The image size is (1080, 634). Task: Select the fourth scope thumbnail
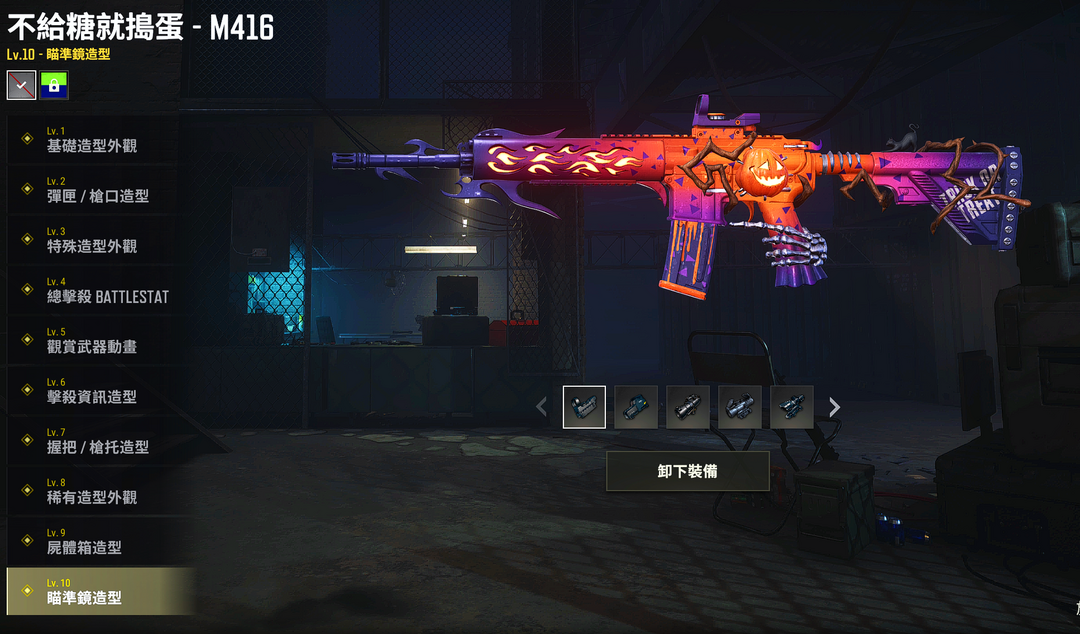740,407
